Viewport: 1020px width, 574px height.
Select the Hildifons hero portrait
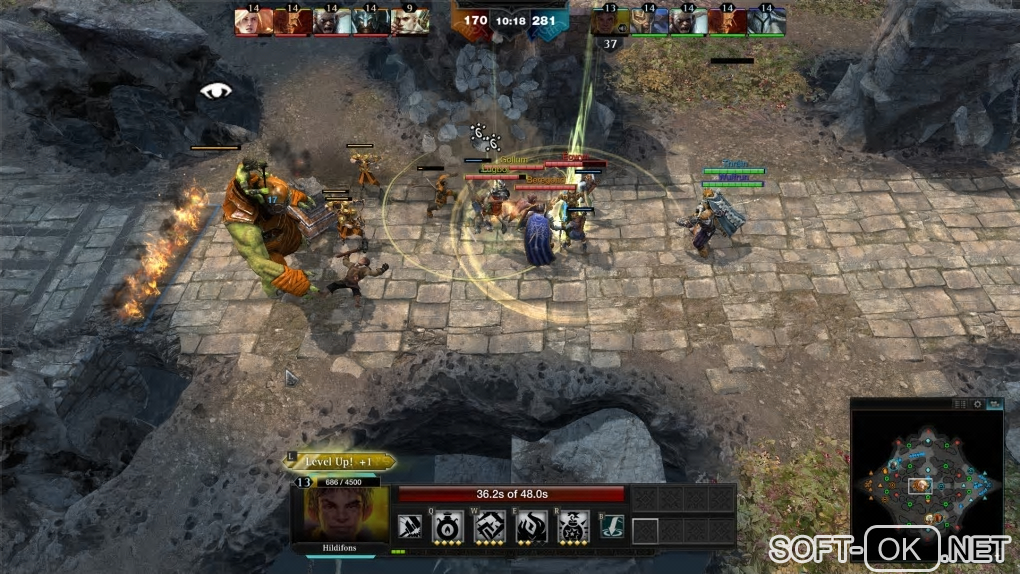[x=343, y=513]
